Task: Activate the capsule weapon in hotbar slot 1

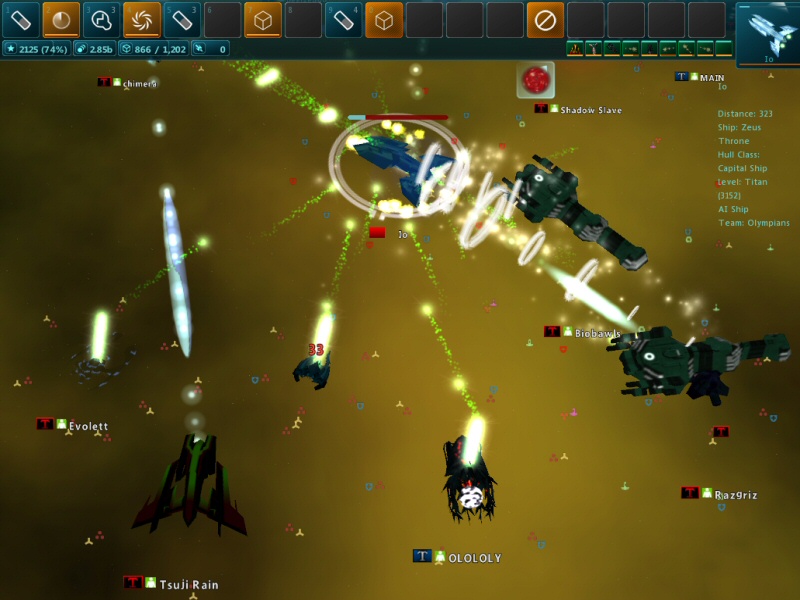Action: (x=20, y=19)
